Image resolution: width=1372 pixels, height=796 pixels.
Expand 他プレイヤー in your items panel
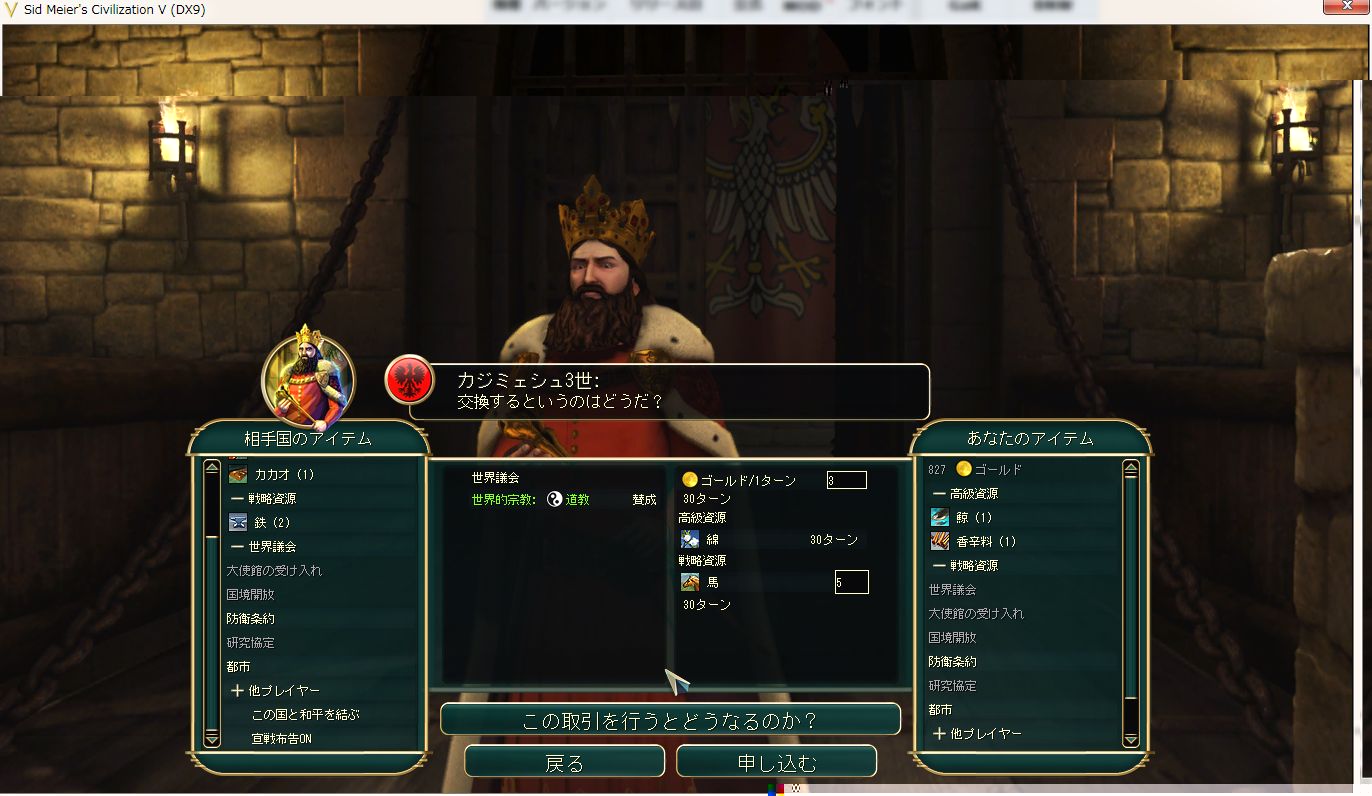(x=939, y=734)
